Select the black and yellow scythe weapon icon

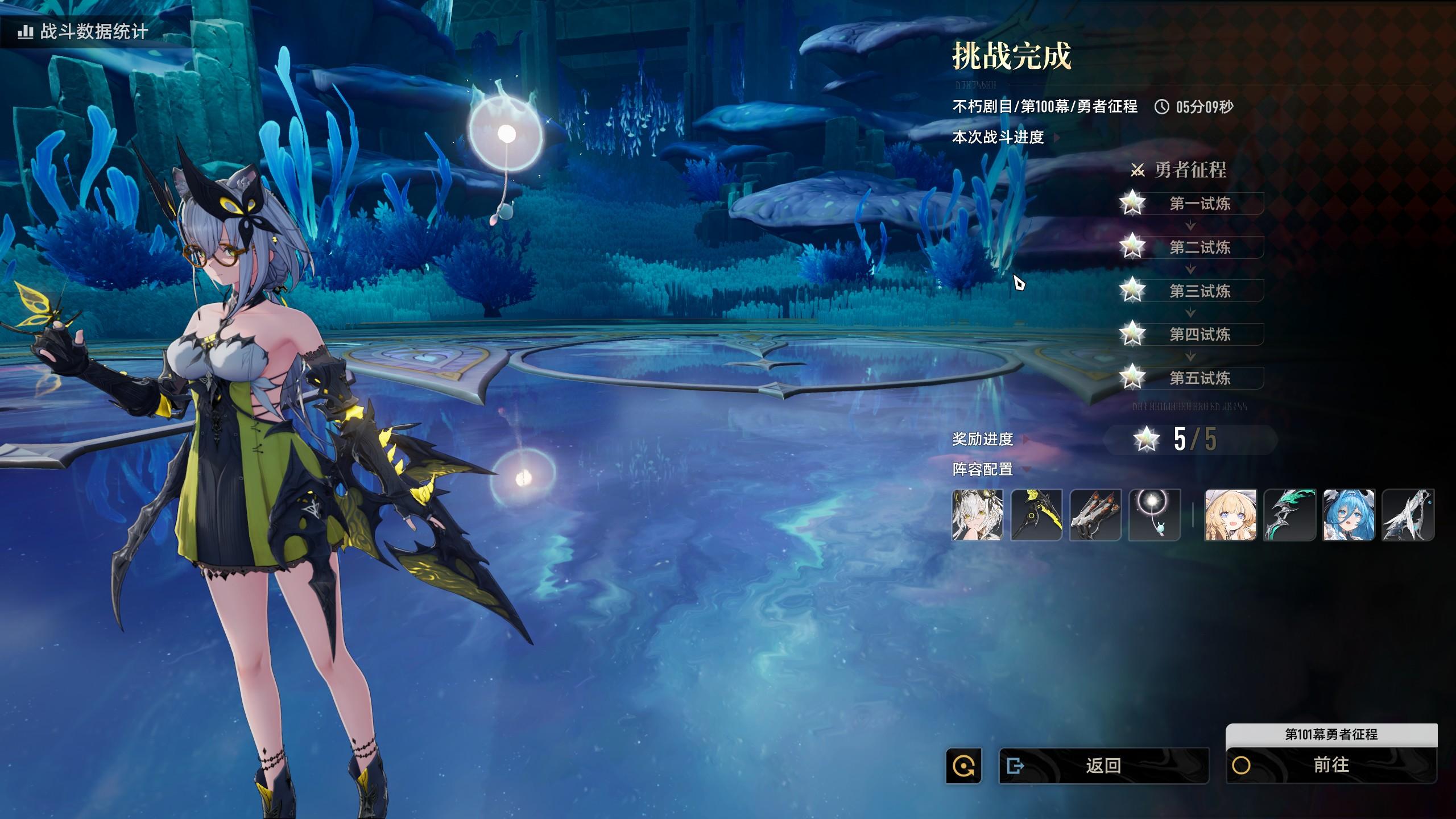tap(1036, 515)
